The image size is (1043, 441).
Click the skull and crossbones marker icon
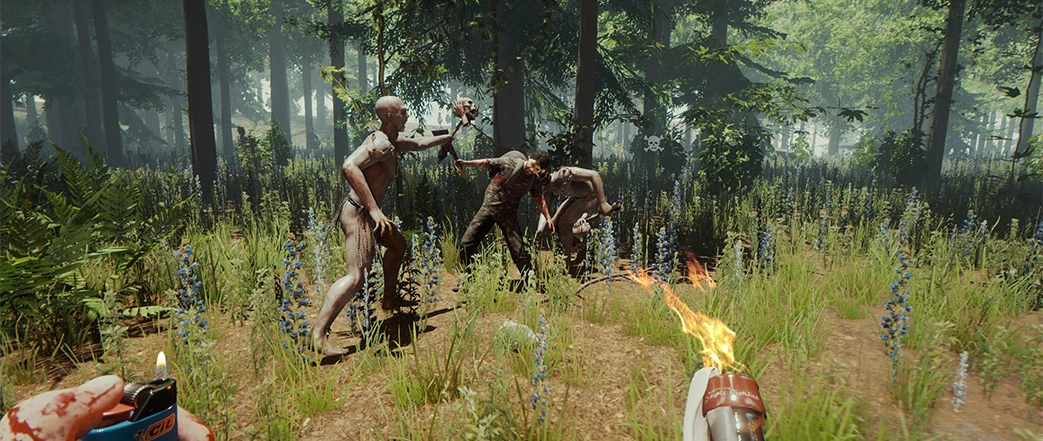click(x=652, y=143)
